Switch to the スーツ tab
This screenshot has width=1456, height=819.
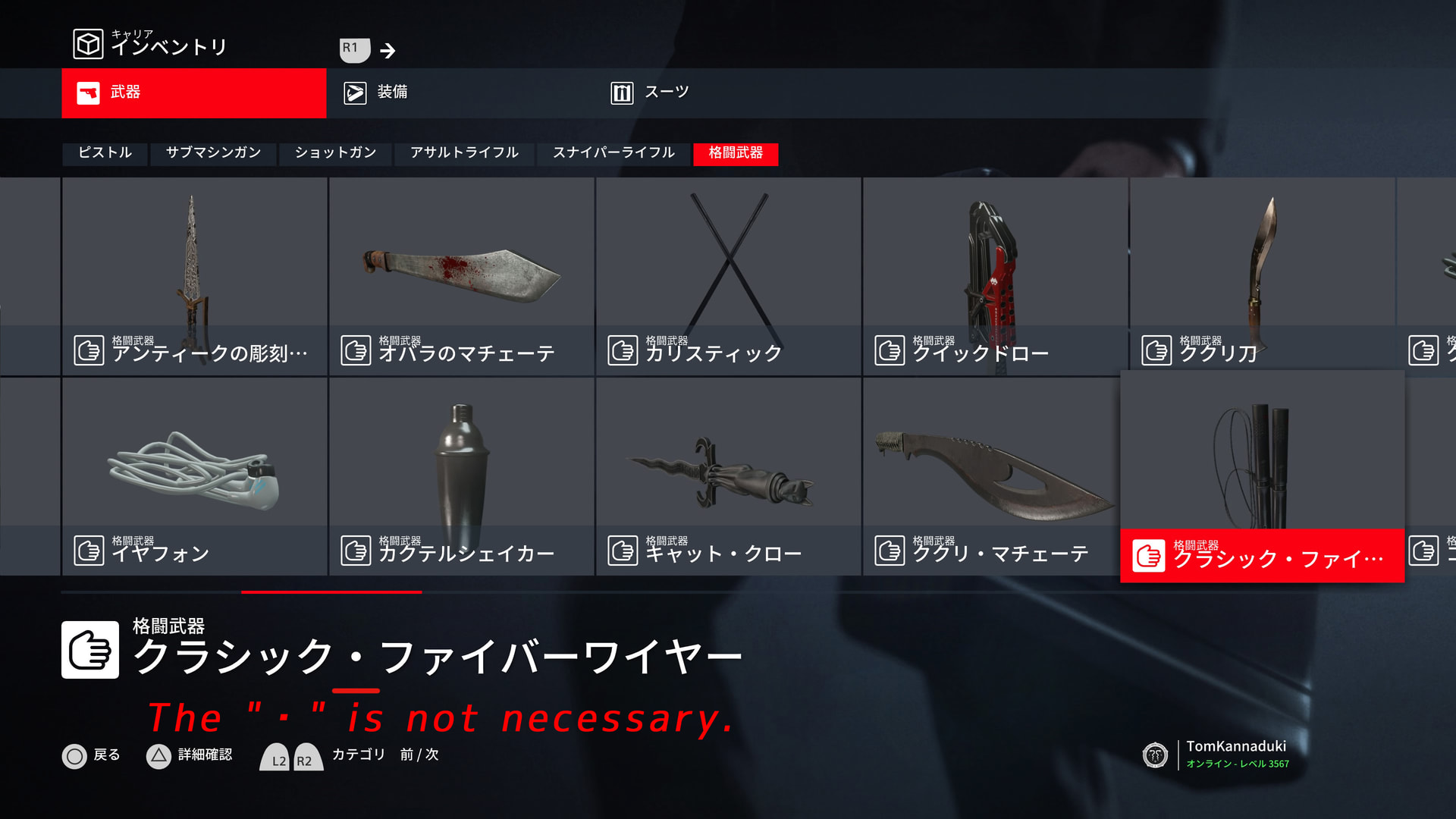click(x=728, y=93)
